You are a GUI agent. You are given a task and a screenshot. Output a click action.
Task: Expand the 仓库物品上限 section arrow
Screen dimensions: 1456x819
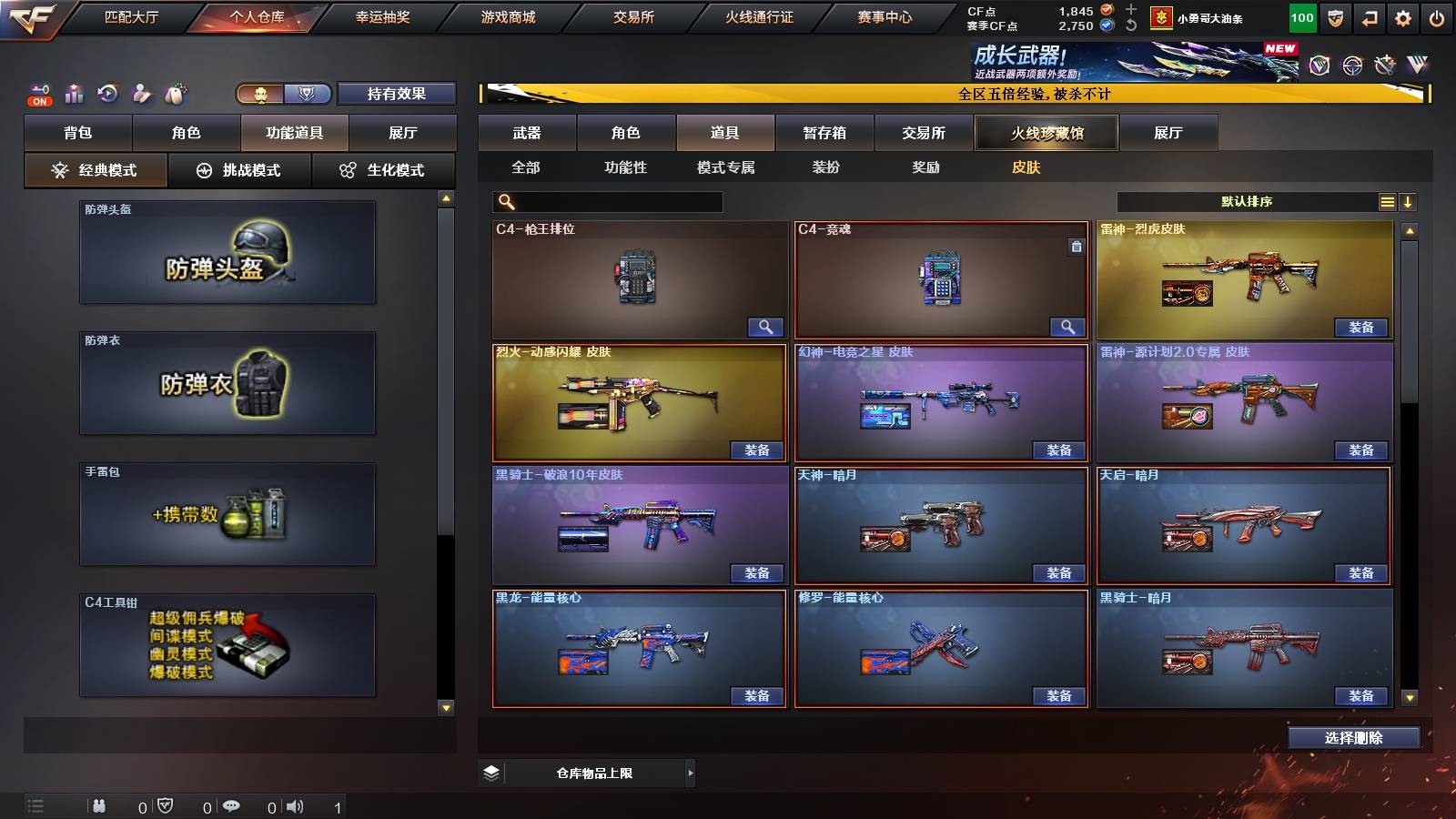click(x=692, y=773)
